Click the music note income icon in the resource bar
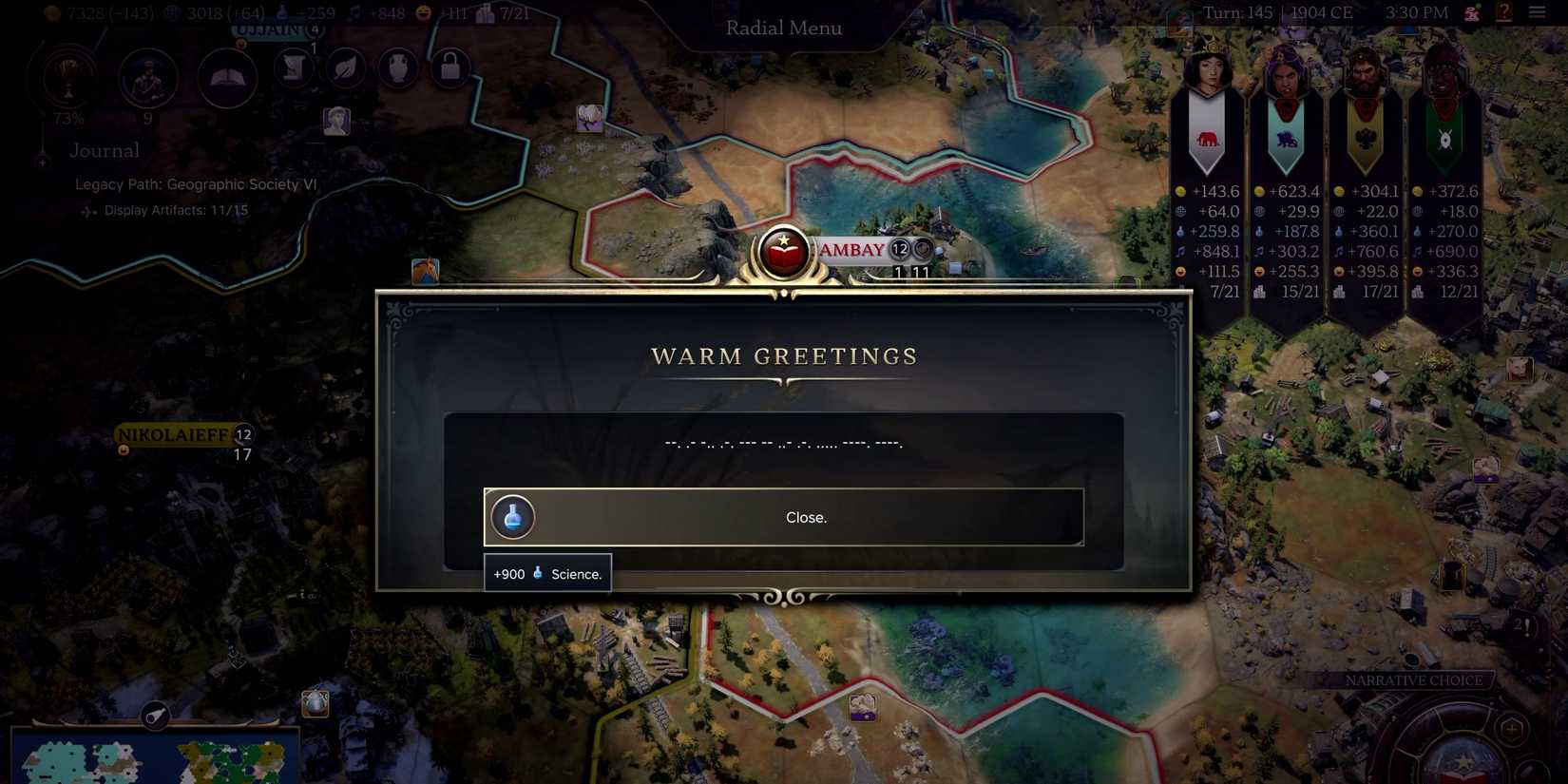This screenshot has width=1568, height=784. [x=354, y=13]
